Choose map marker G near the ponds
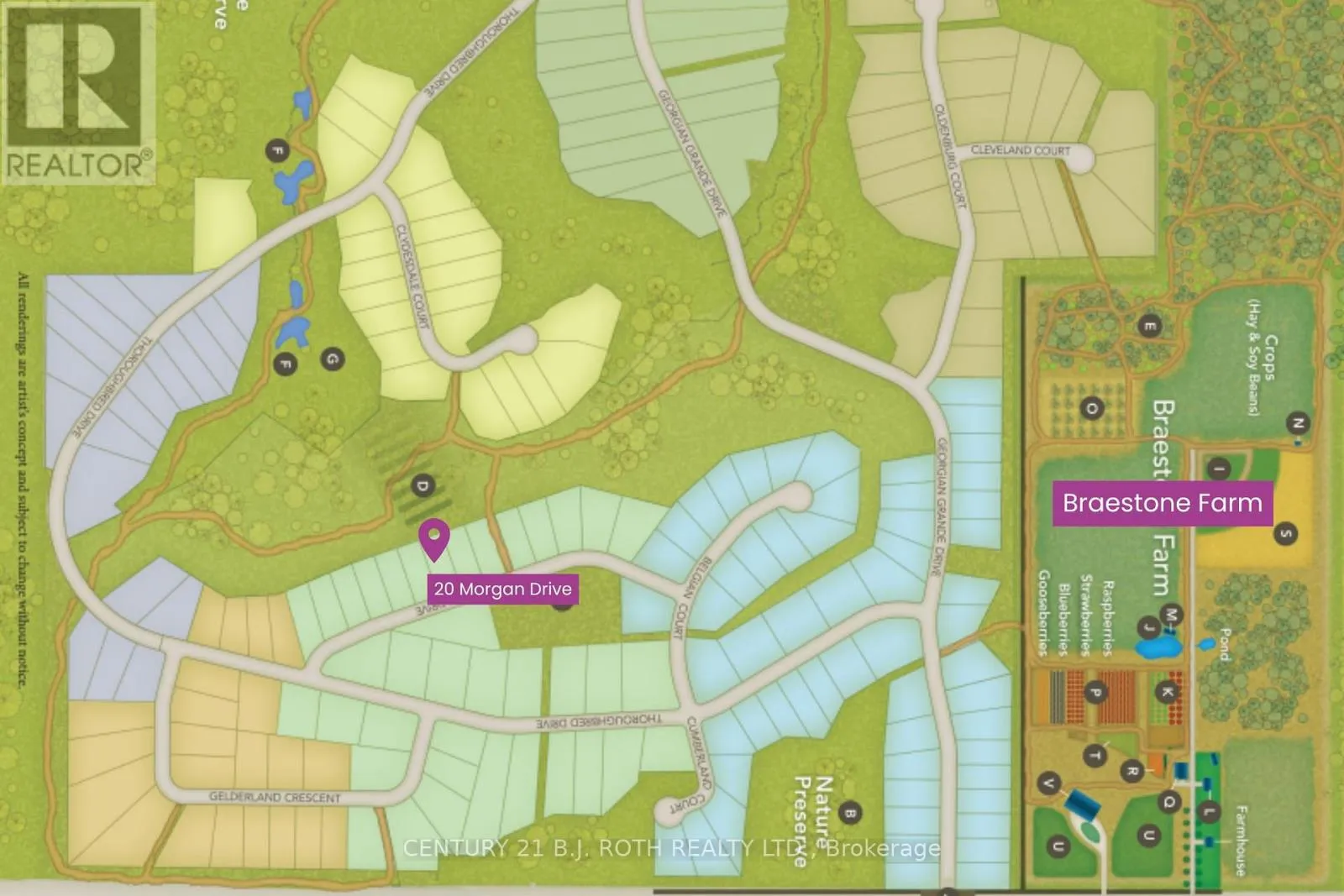Viewport: 1344px width, 896px height. pos(332,359)
